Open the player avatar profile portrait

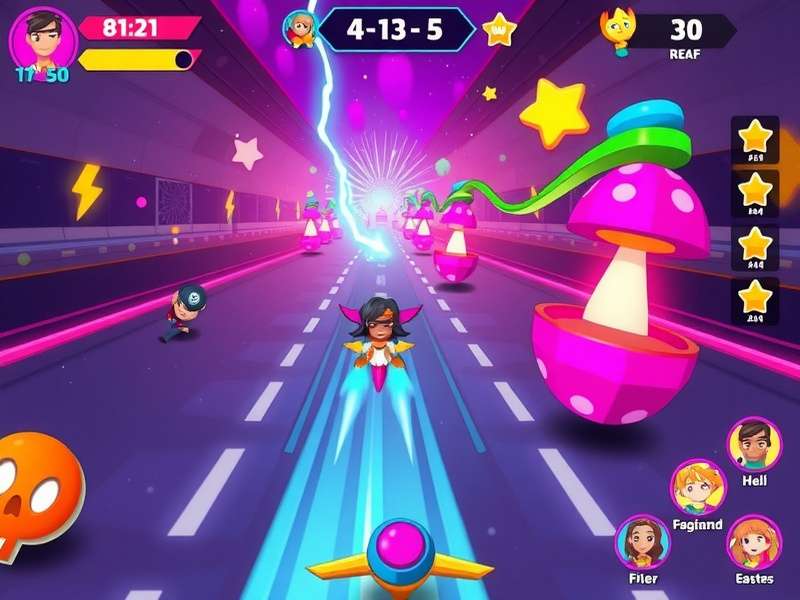(x=43, y=40)
